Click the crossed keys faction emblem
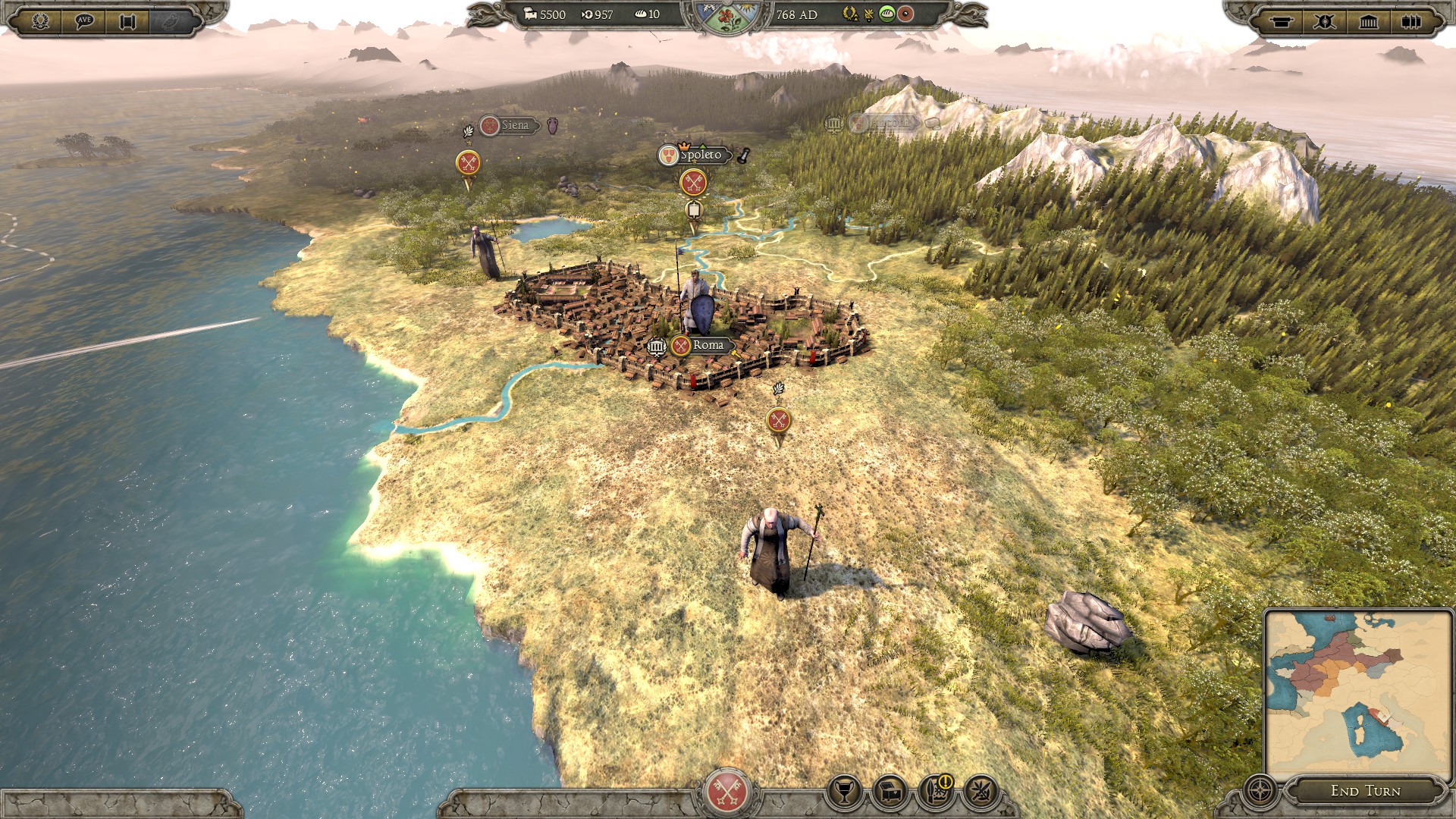Viewport: 1456px width, 819px height. pyautogui.click(x=727, y=792)
